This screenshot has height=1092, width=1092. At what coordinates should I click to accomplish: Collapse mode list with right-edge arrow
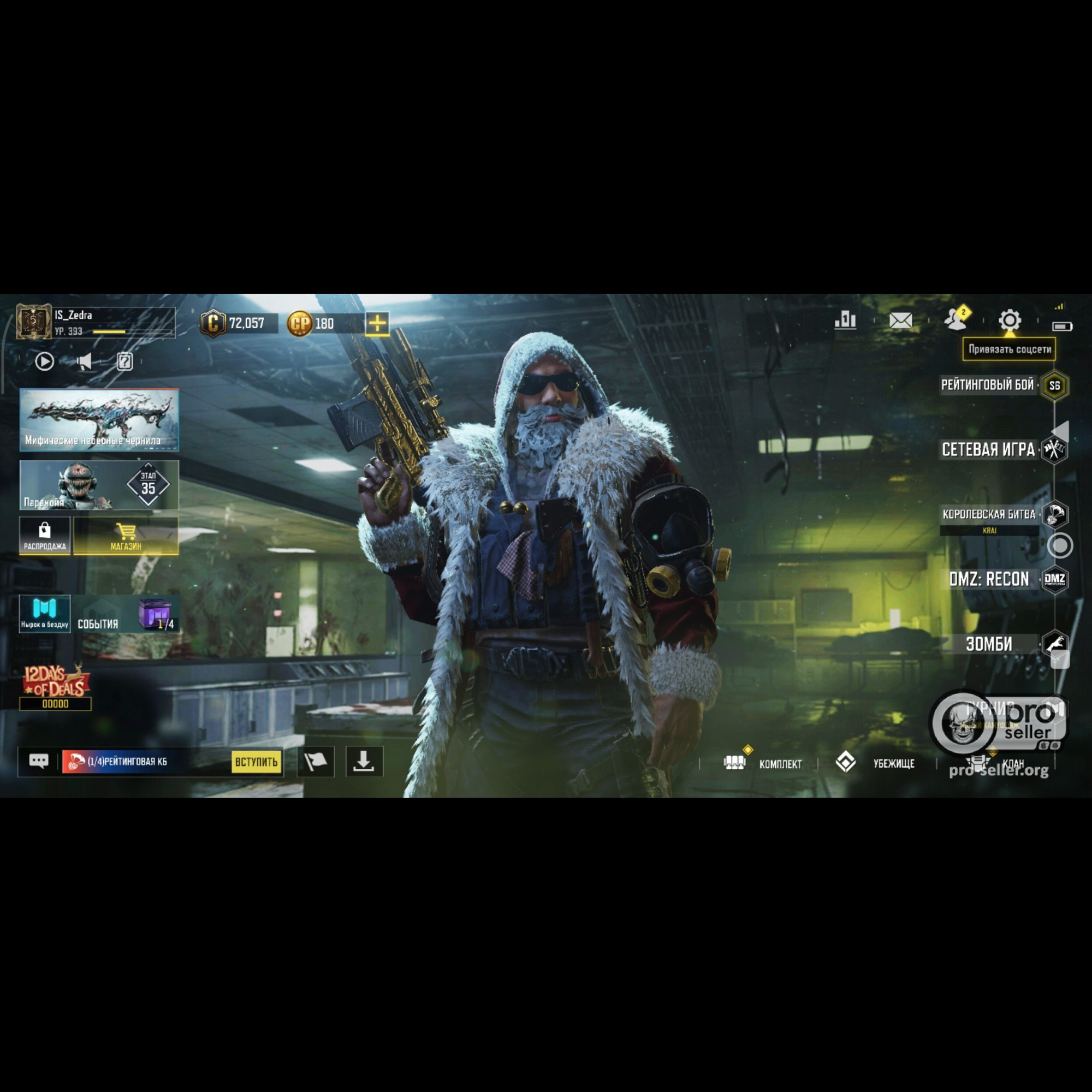click(1063, 431)
